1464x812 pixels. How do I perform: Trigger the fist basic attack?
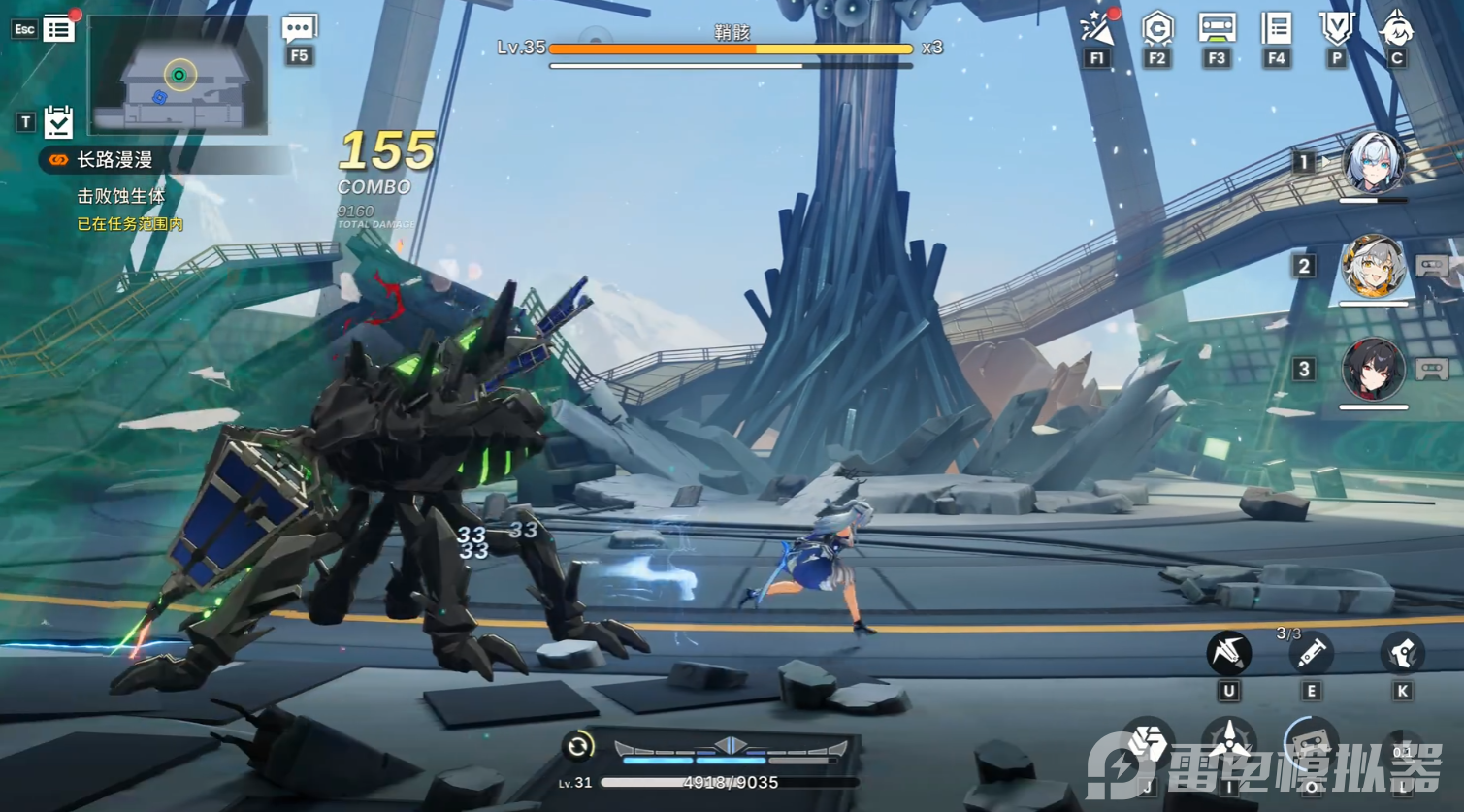click(x=1147, y=745)
